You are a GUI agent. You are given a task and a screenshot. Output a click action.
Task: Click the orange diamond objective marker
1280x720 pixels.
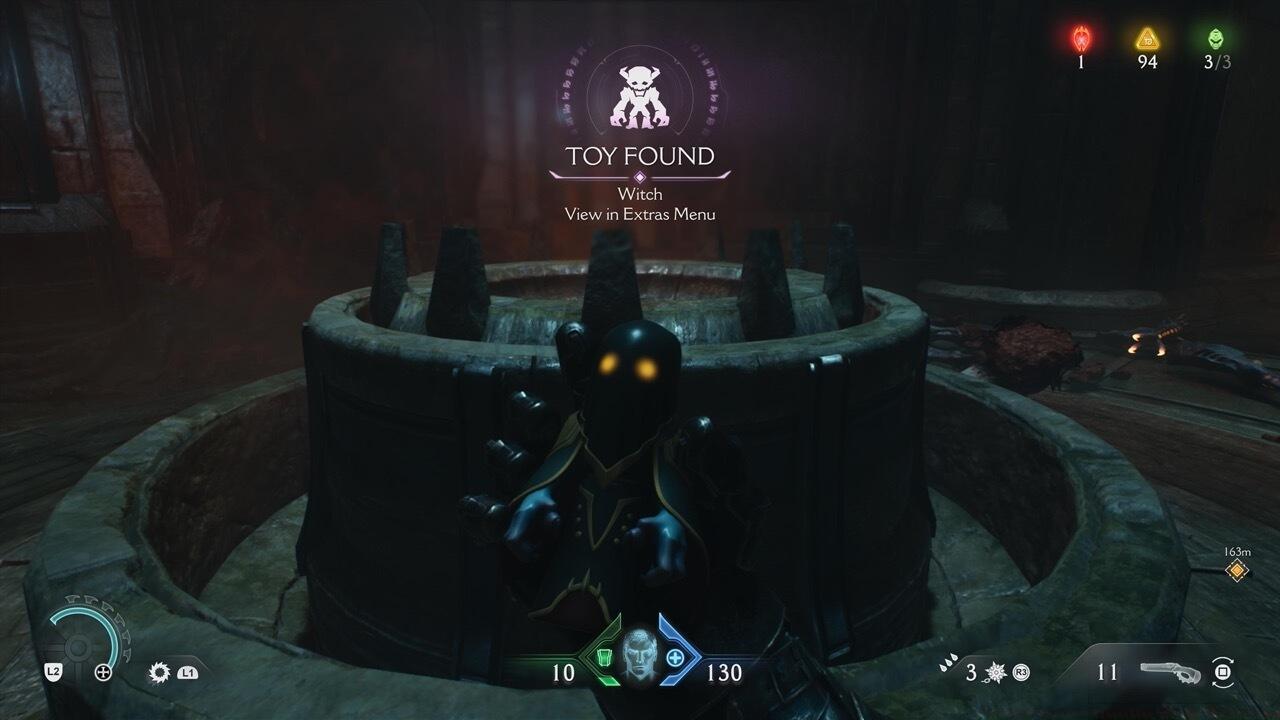coord(1237,570)
